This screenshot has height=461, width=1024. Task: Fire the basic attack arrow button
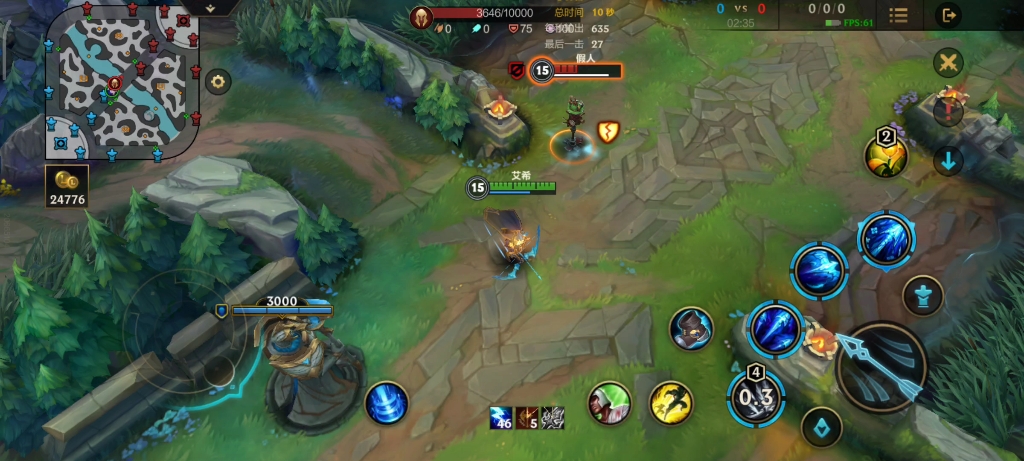tap(880, 367)
